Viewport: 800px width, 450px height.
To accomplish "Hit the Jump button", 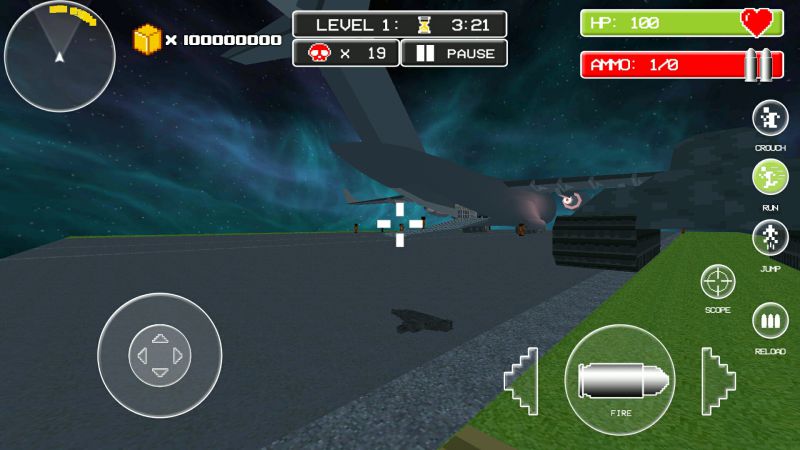I will coord(770,240).
